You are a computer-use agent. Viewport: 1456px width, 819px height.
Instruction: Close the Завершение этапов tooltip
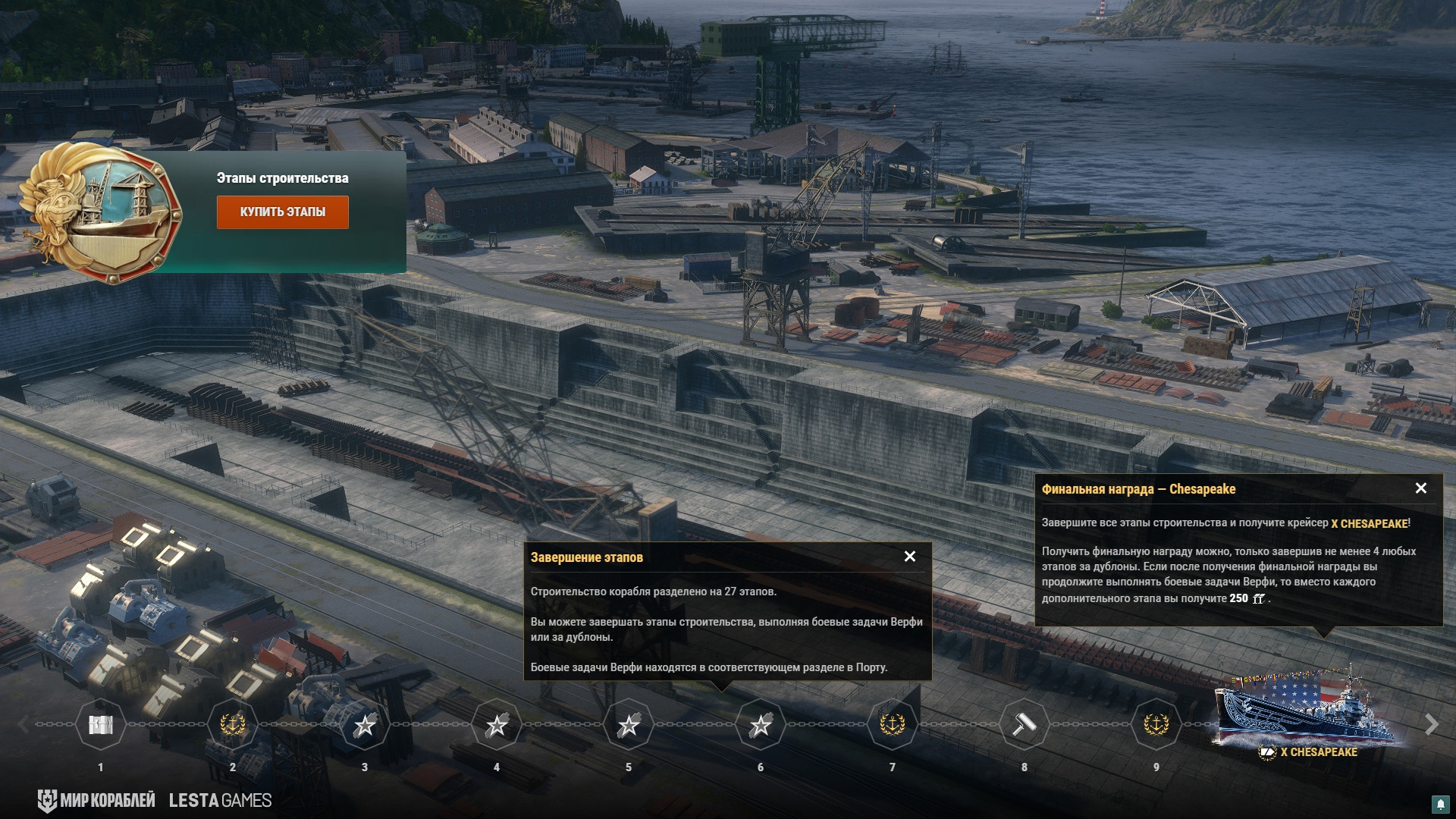tap(910, 557)
